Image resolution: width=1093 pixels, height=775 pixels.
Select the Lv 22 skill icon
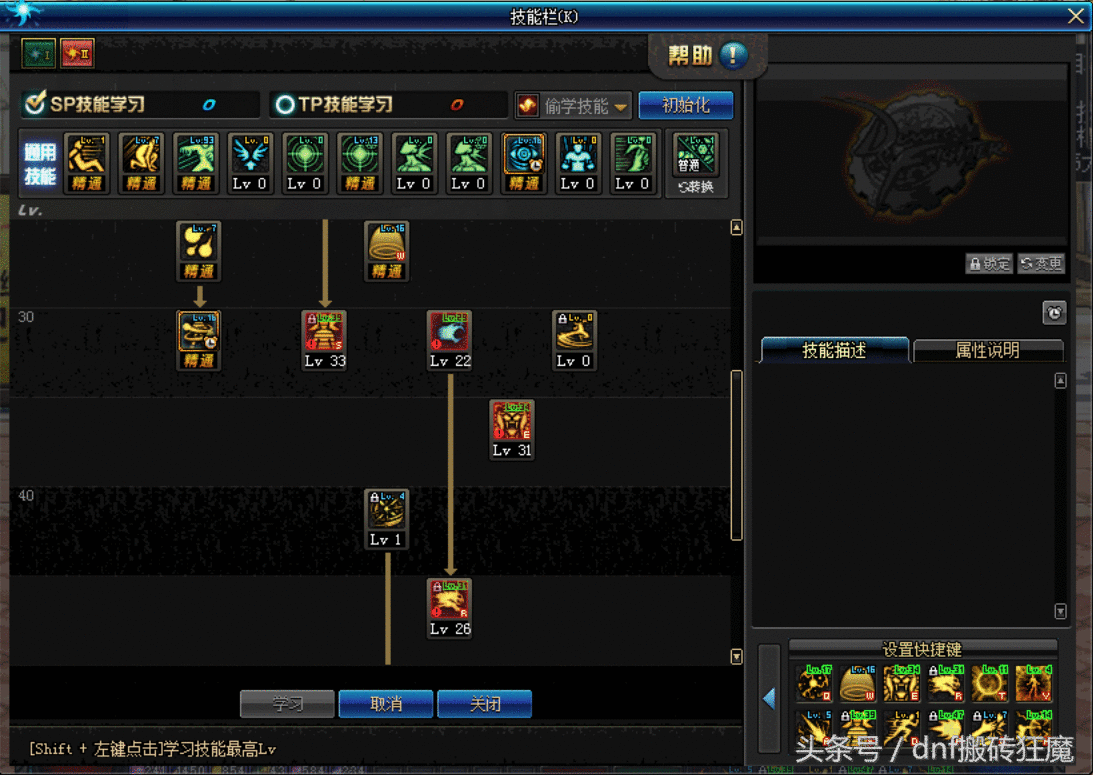[450, 333]
